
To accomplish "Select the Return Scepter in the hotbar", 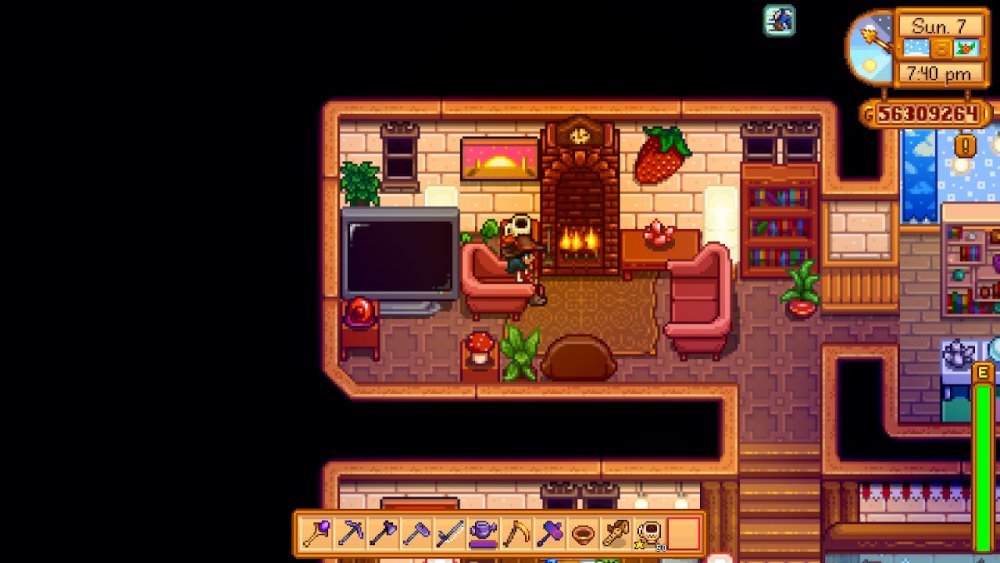I will 317,533.
